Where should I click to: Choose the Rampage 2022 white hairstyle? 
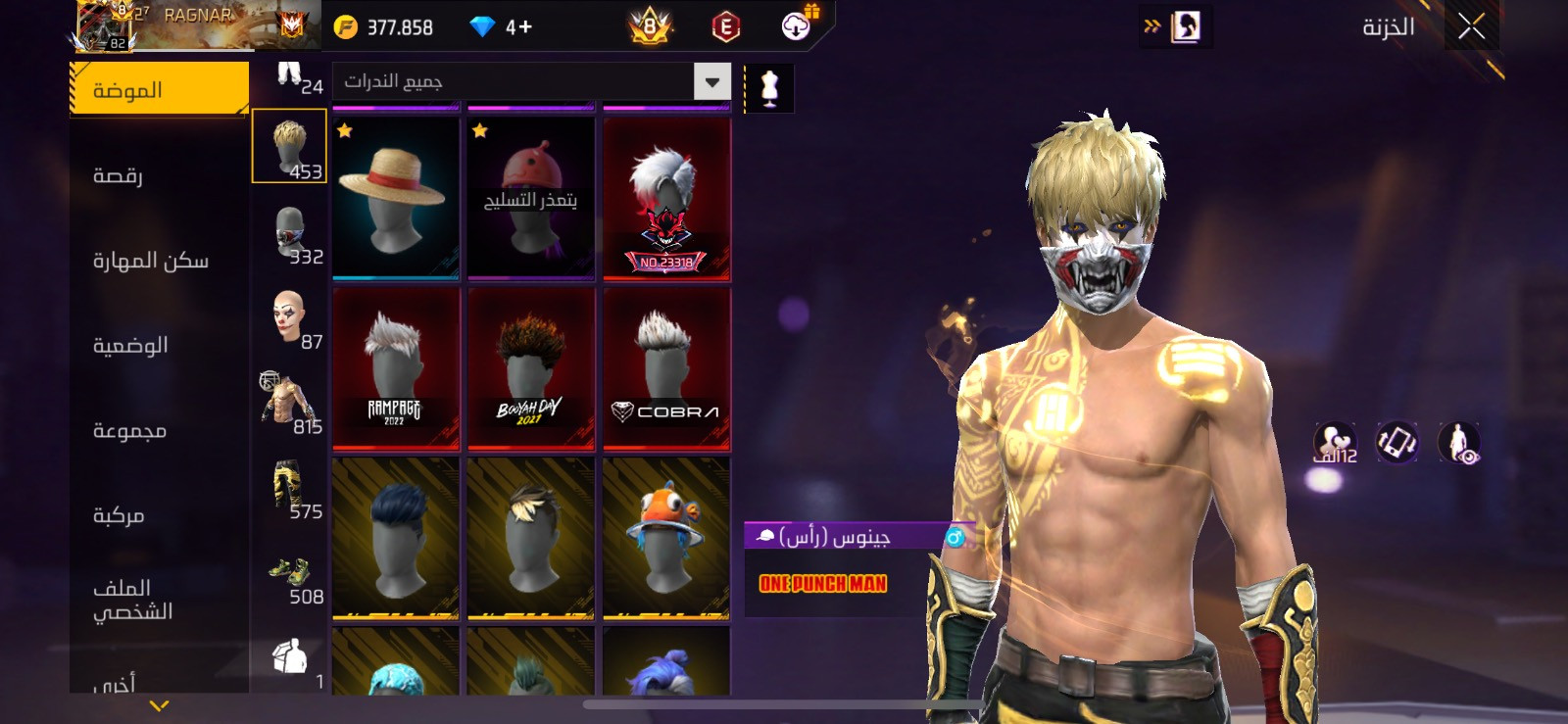[x=396, y=369]
